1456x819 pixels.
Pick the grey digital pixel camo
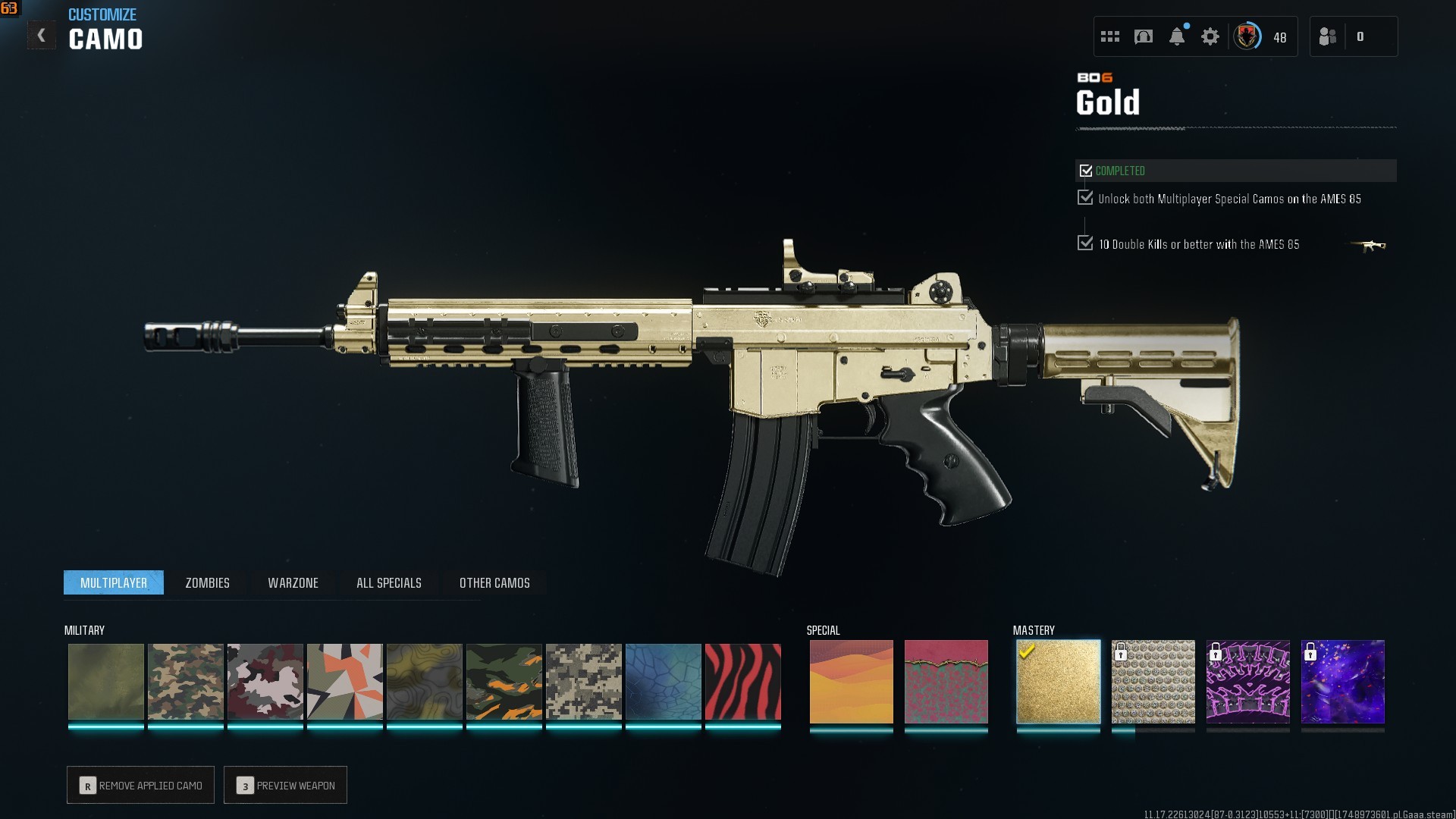(583, 682)
